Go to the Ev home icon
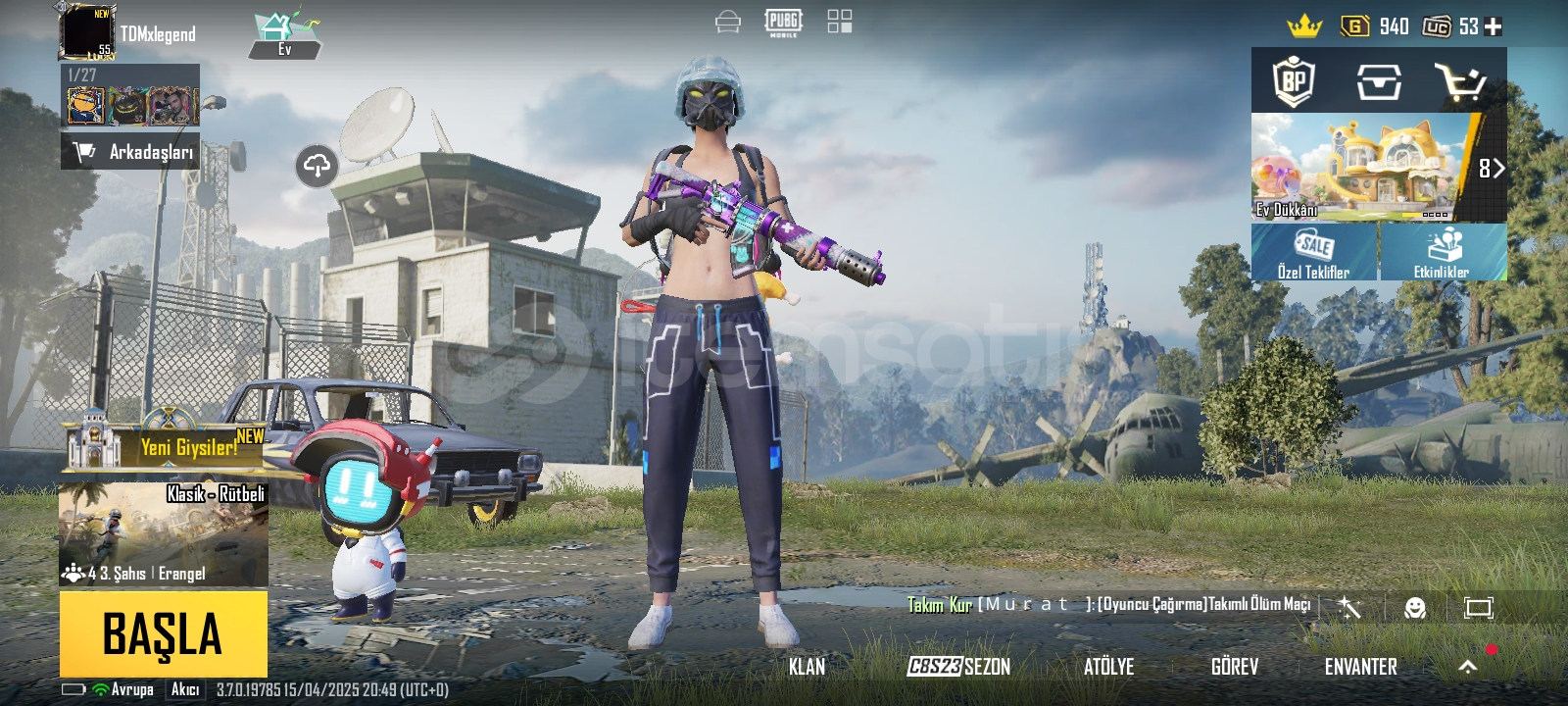This screenshot has width=1568, height=706. coord(284,34)
